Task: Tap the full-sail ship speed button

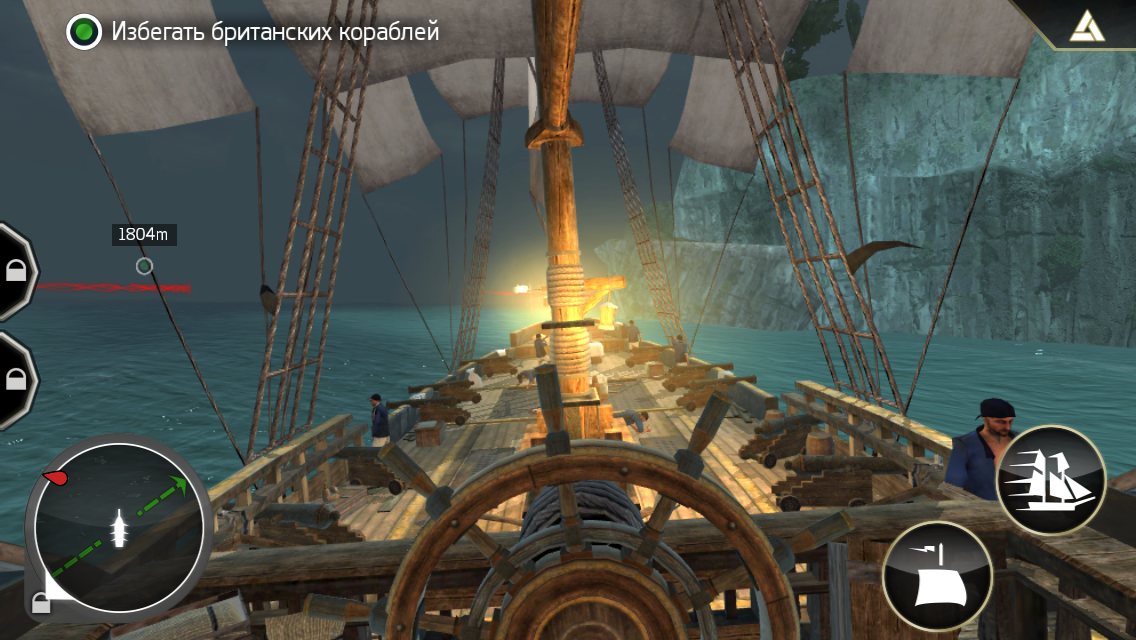Action: point(1051,480)
